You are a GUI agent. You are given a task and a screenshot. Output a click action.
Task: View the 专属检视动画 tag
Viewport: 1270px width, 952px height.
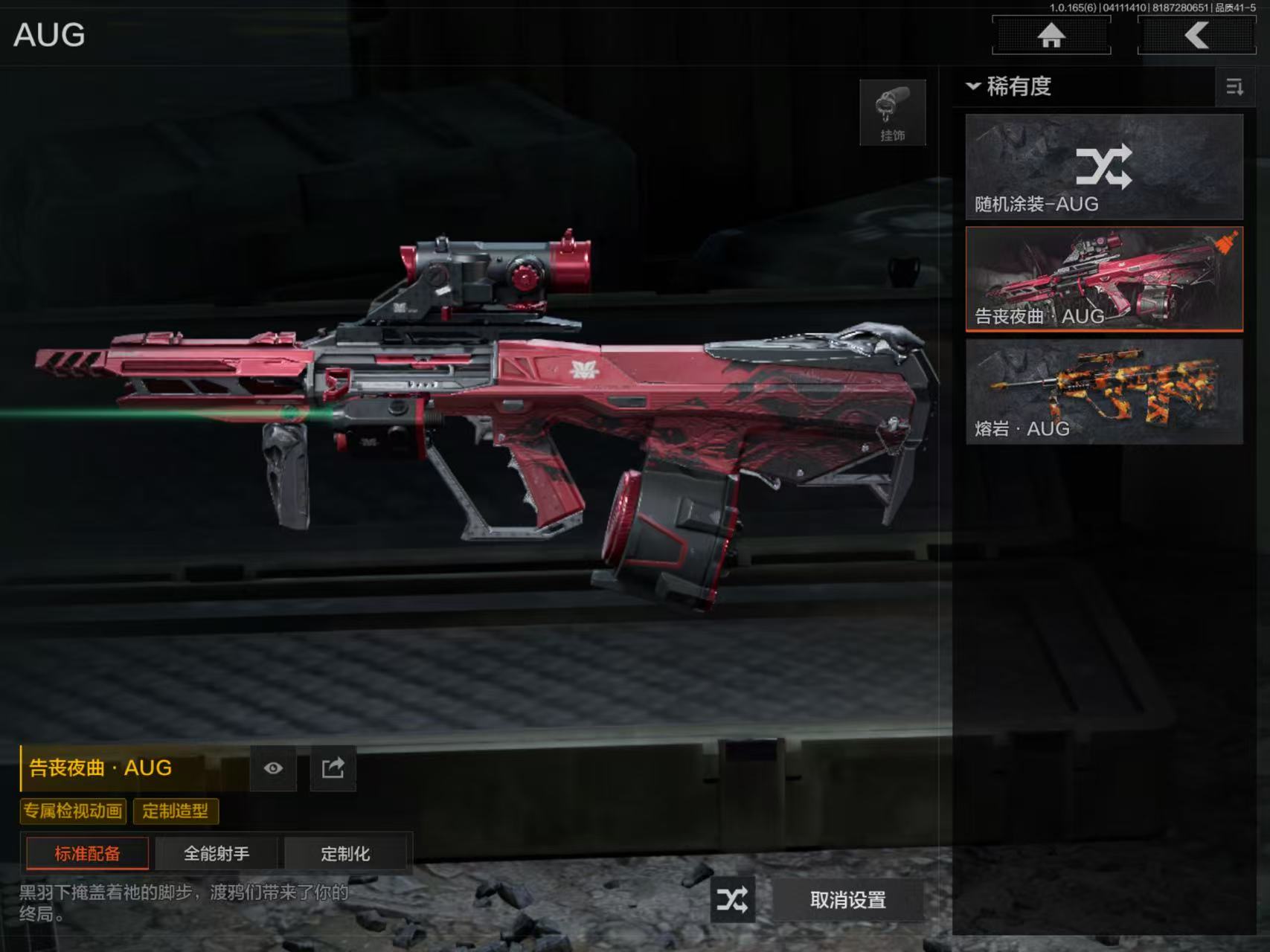(73, 811)
